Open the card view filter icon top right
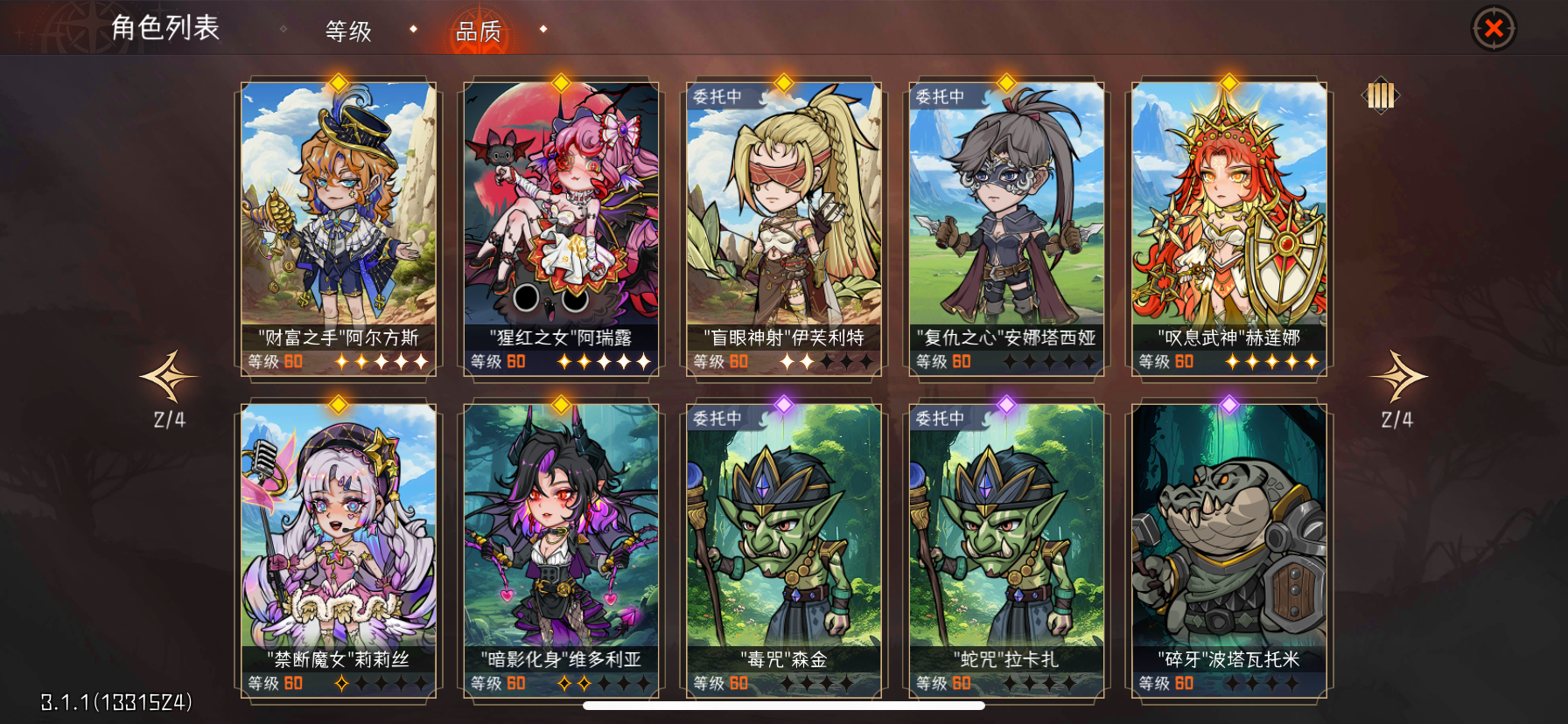This screenshot has width=1568, height=724. tap(1381, 96)
